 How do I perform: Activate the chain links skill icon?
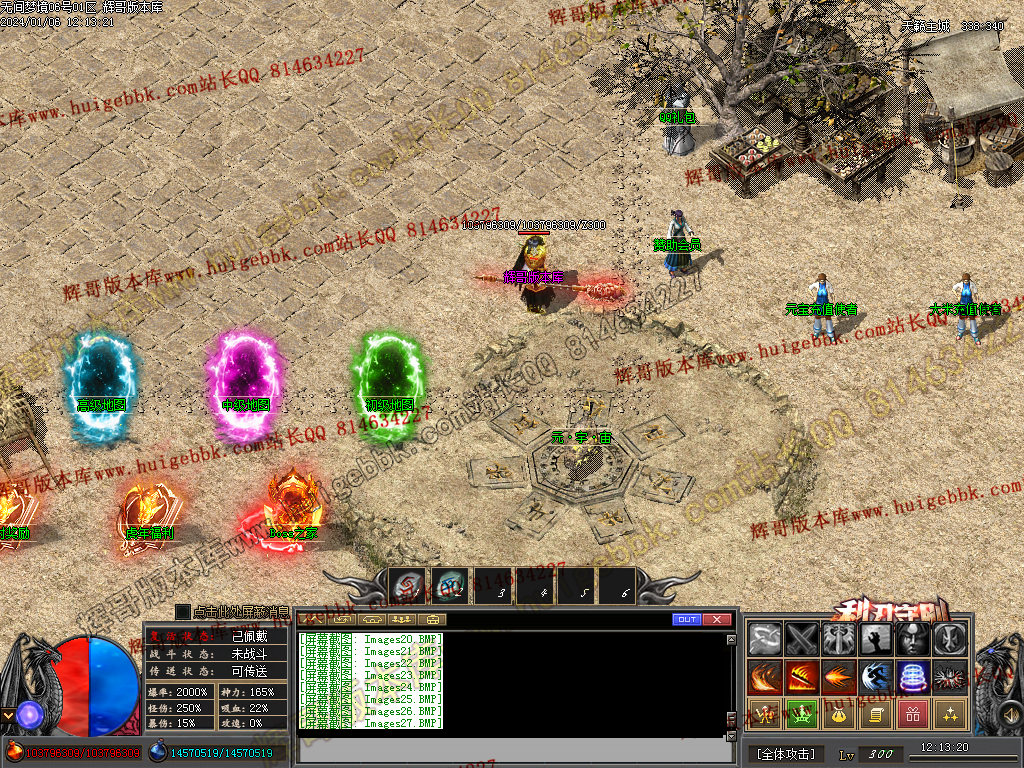(766, 638)
